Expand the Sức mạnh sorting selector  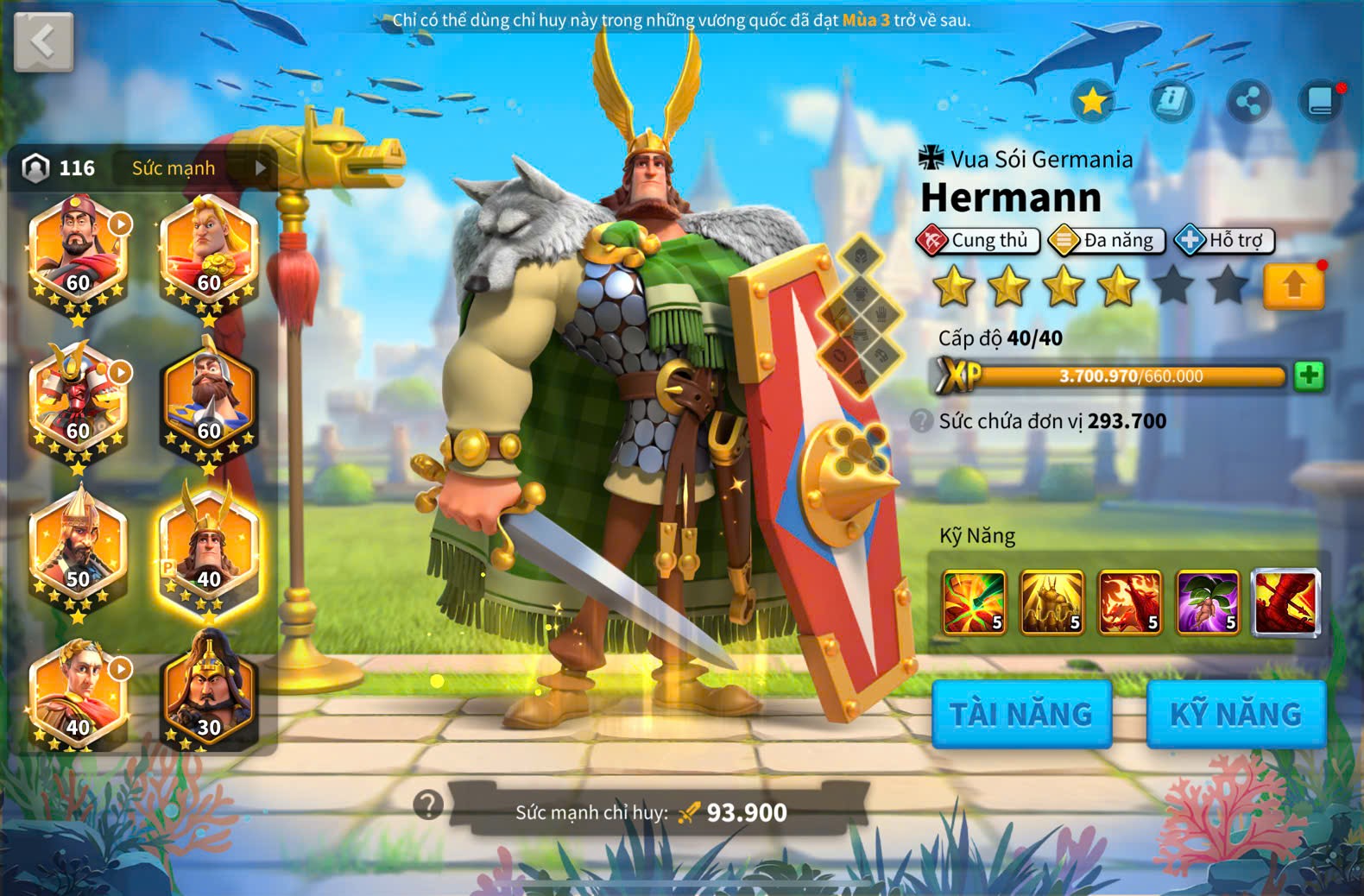(x=199, y=167)
